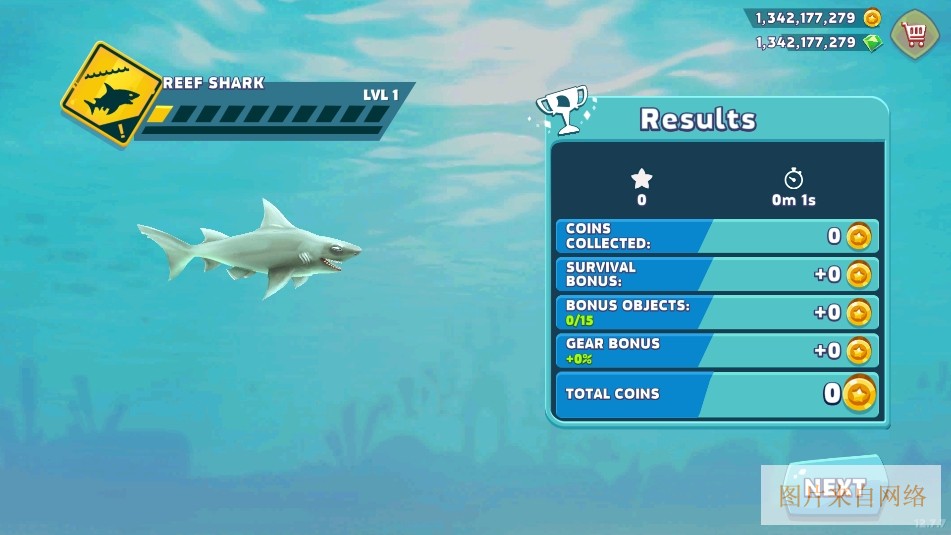Continue with the NEXT button
951x535 pixels.
click(x=835, y=487)
